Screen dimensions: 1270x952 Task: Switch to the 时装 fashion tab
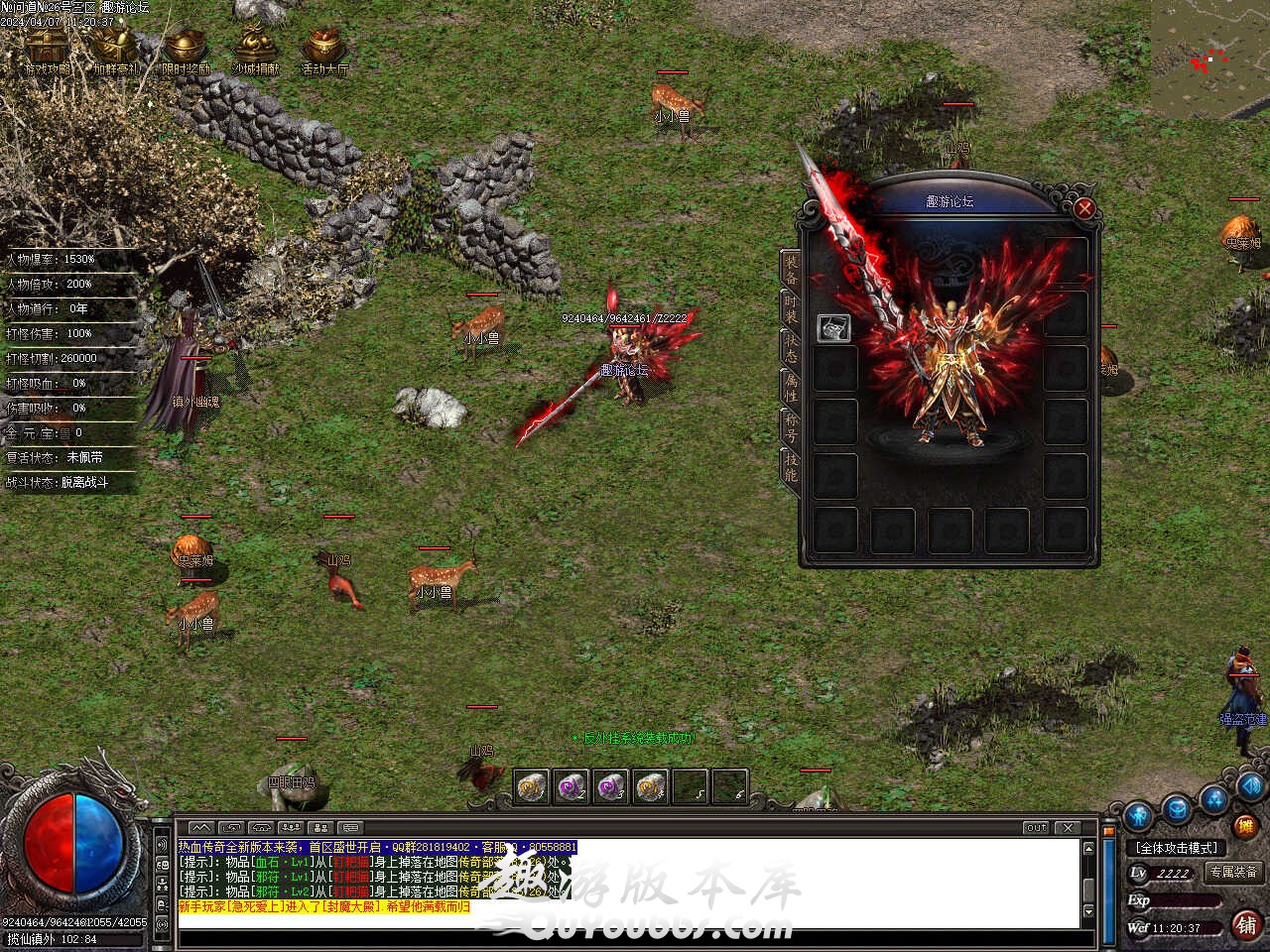point(791,306)
